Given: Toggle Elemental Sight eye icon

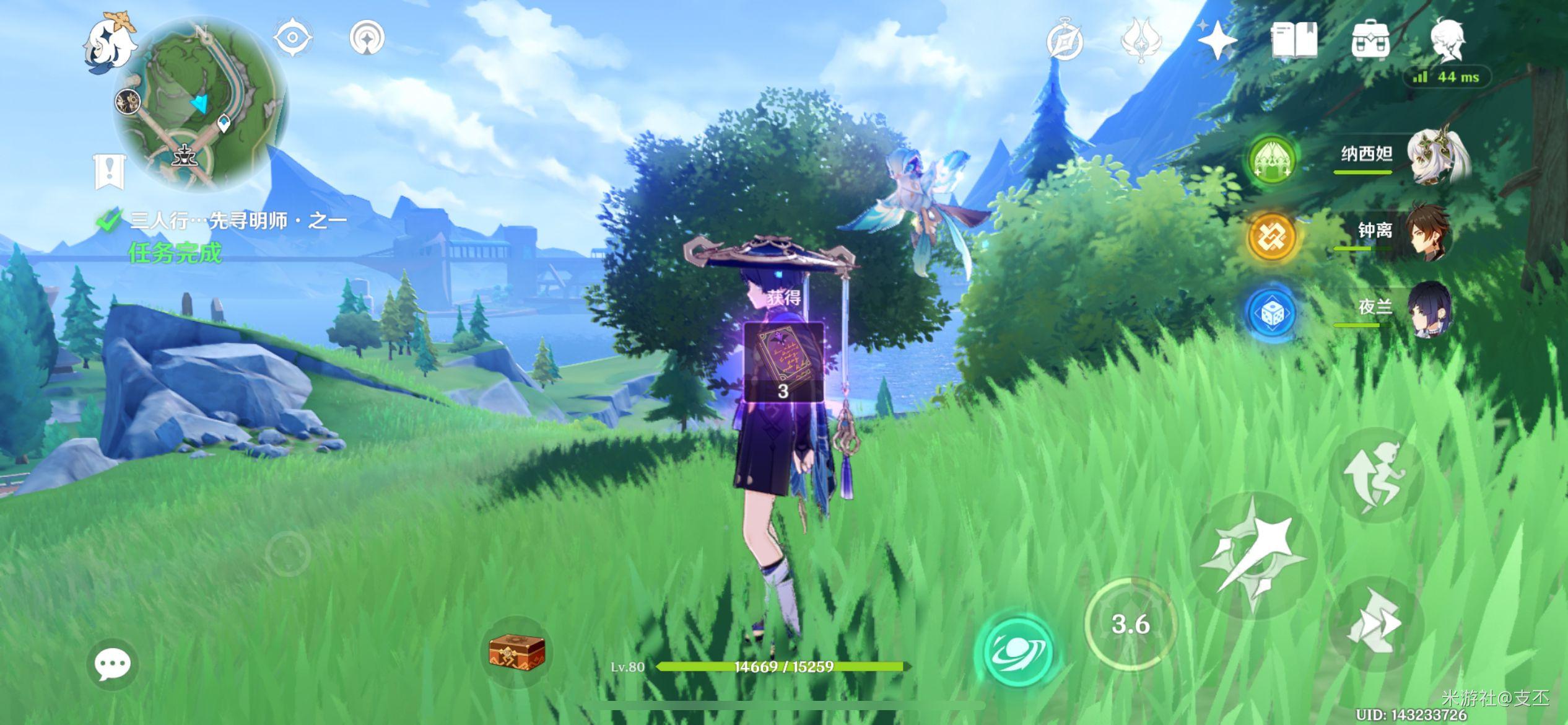Looking at the screenshot, I should point(292,37).
